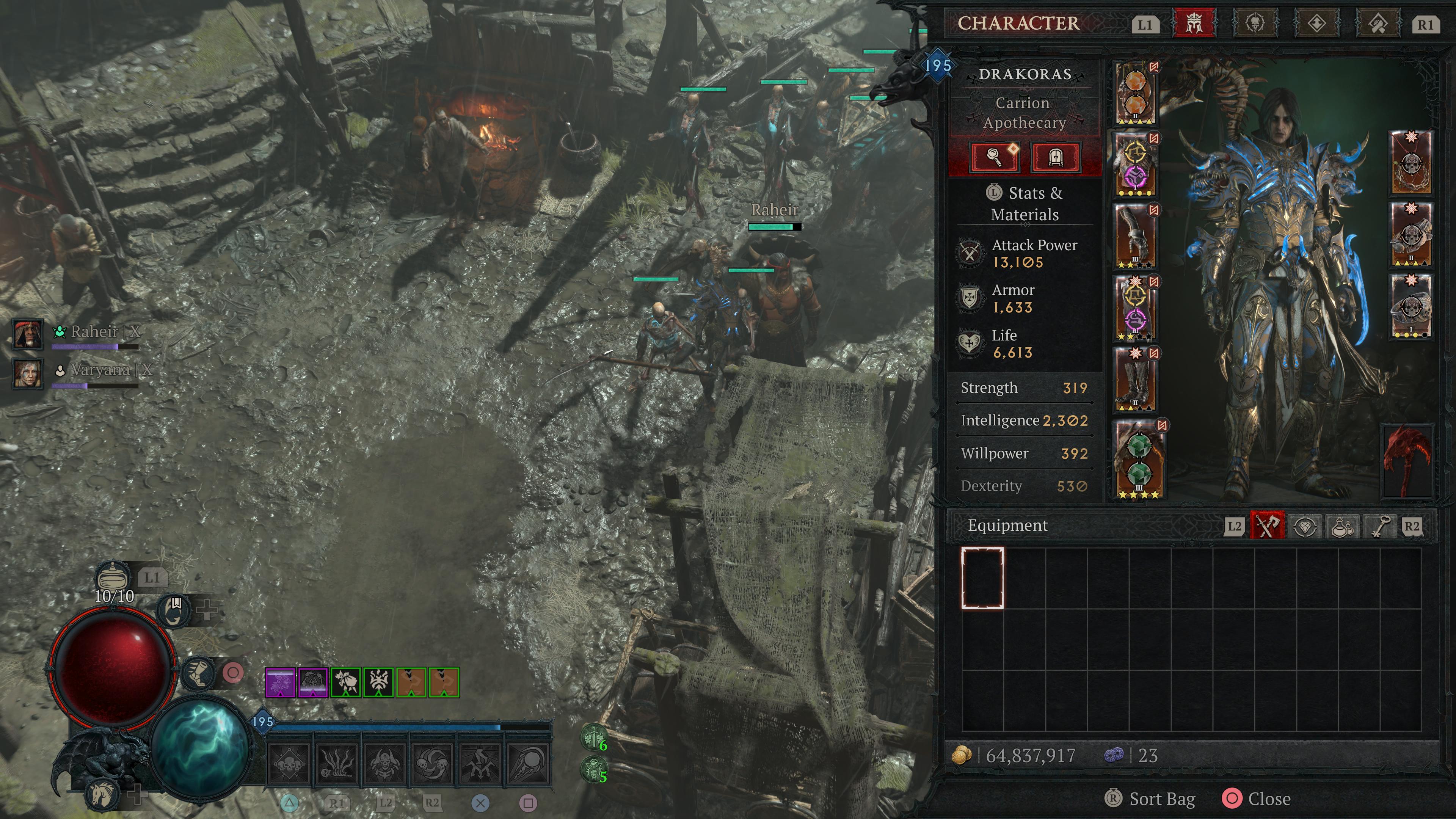1456x819 pixels.
Task: Choose the red scythe weapon slot
Action: coord(1407,461)
